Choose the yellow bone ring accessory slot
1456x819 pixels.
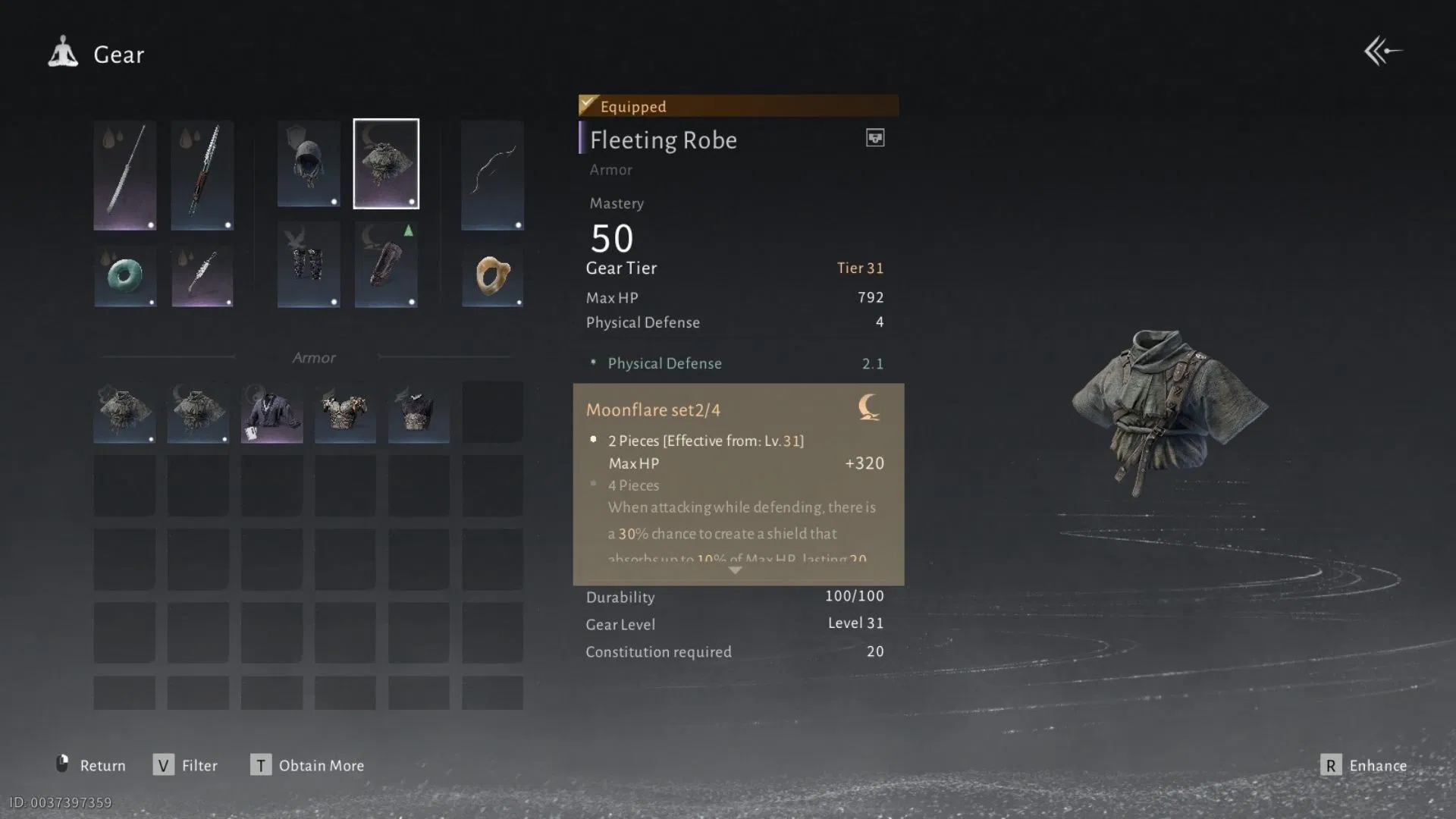pos(492,275)
